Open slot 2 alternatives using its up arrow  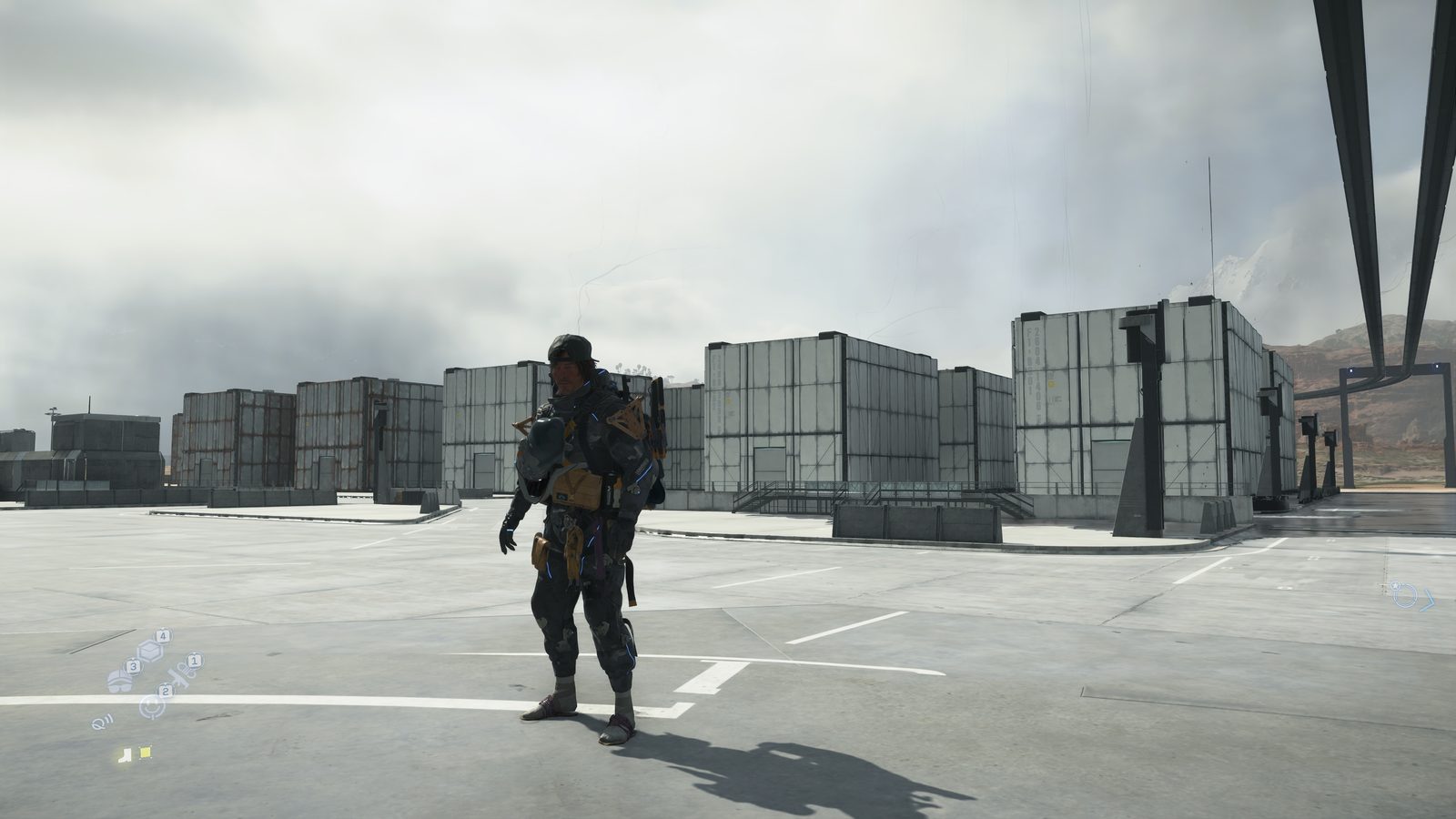click(166, 684)
